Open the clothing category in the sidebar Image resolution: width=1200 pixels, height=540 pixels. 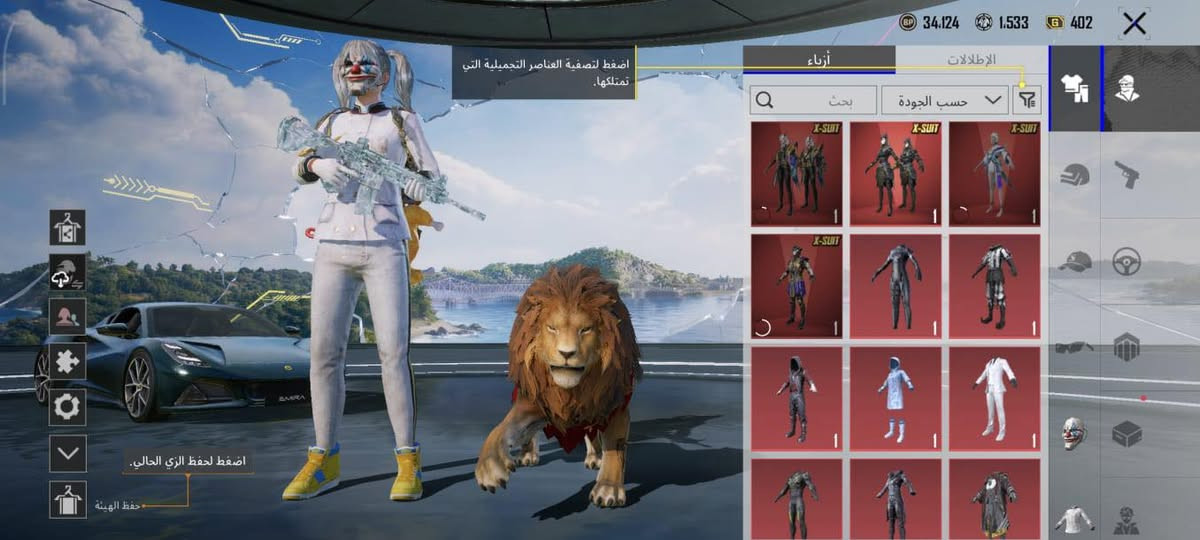point(1075,88)
